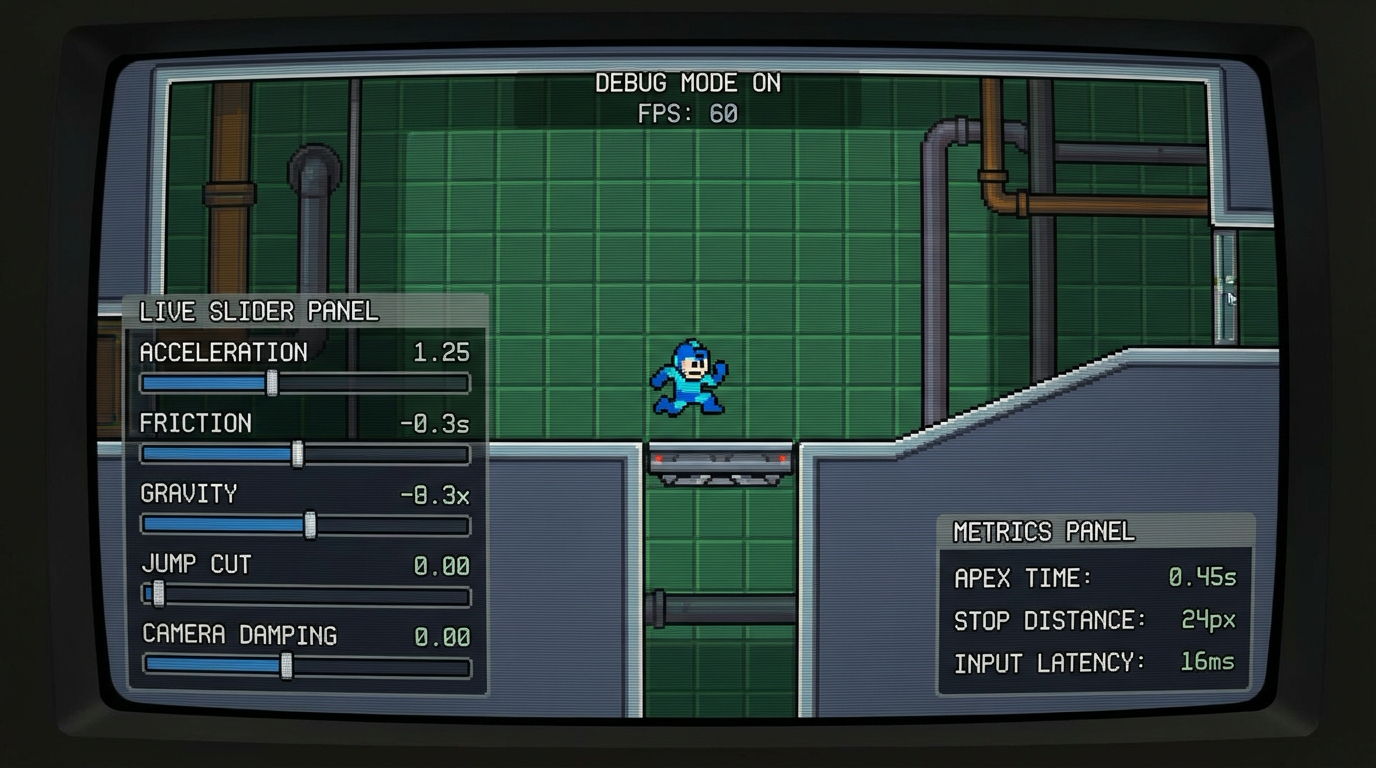
Task: Click the DEBUG MODE ON banner
Action: pyautogui.click(x=688, y=83)
